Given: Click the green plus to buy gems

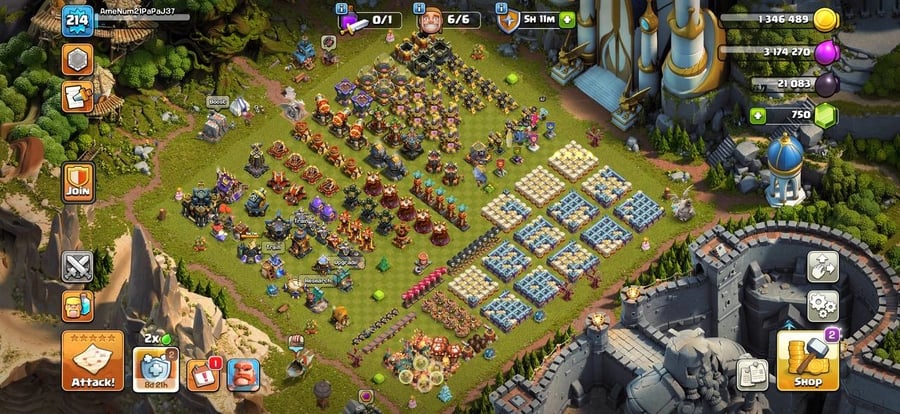Looking at the screenshot, I should 757,115.
